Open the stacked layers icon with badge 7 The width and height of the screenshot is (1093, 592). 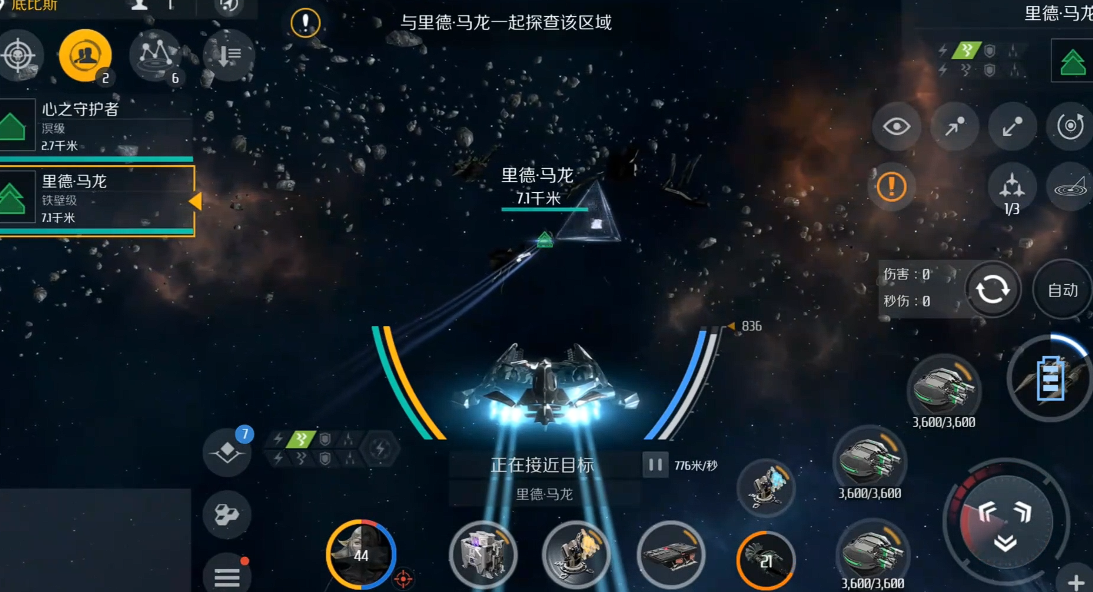pyautogui.click(x=227, y=453)
